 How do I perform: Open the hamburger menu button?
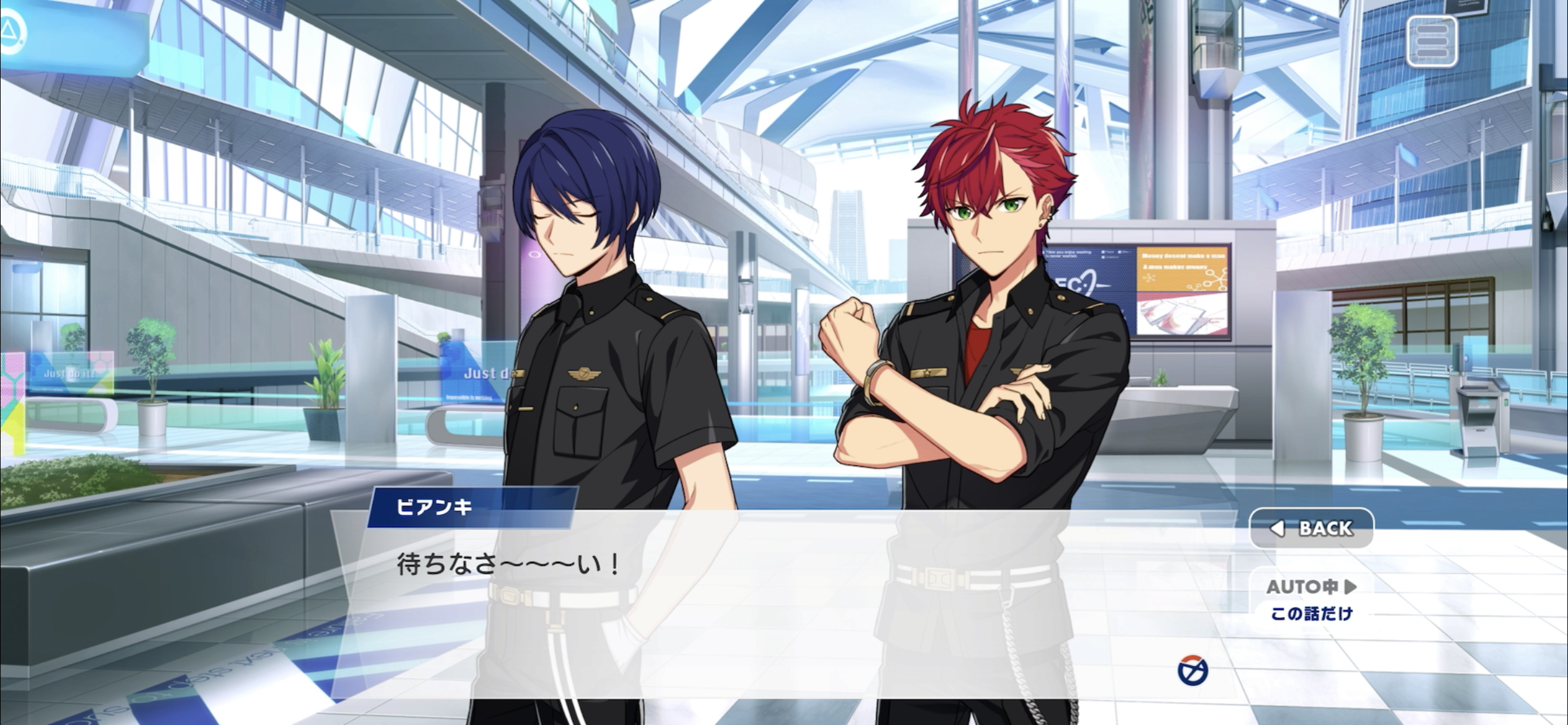point(1431,41)
